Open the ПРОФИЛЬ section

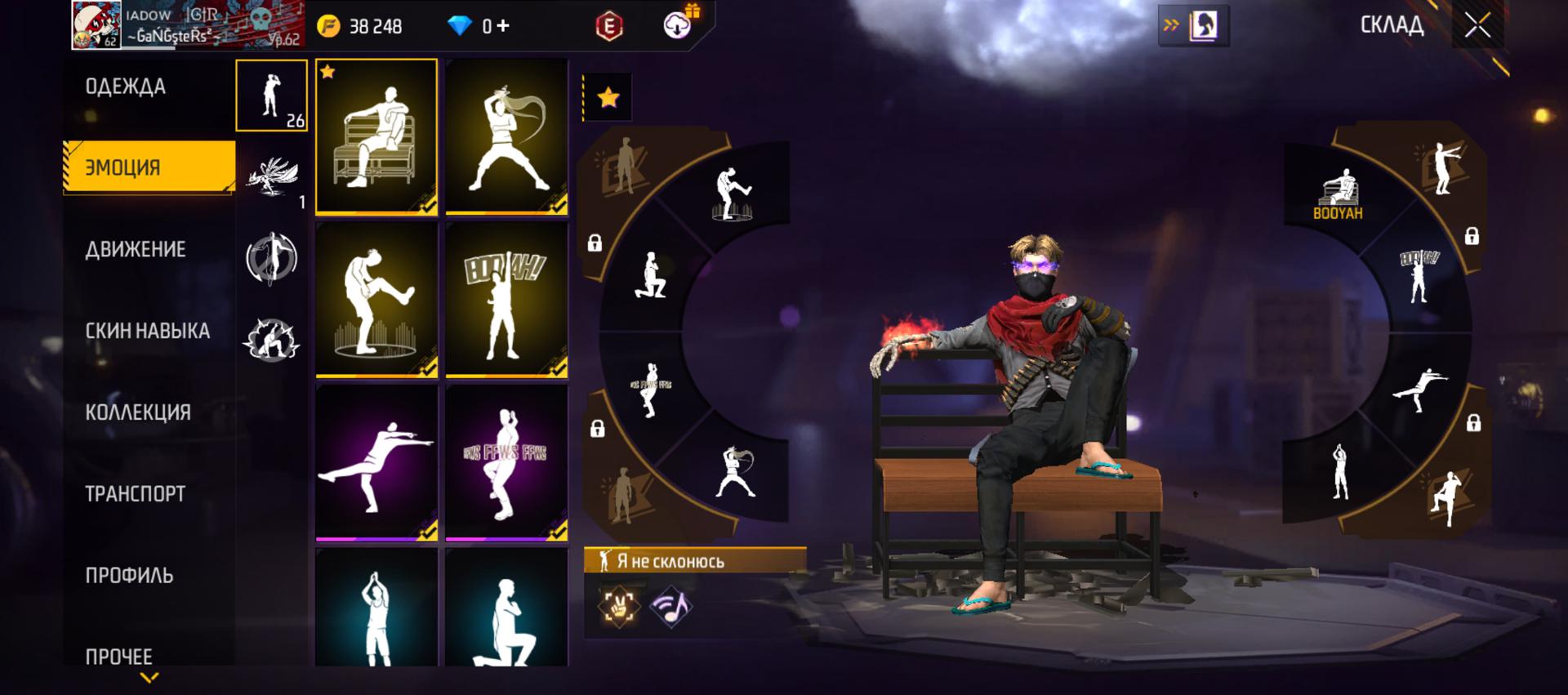[129, 576]
